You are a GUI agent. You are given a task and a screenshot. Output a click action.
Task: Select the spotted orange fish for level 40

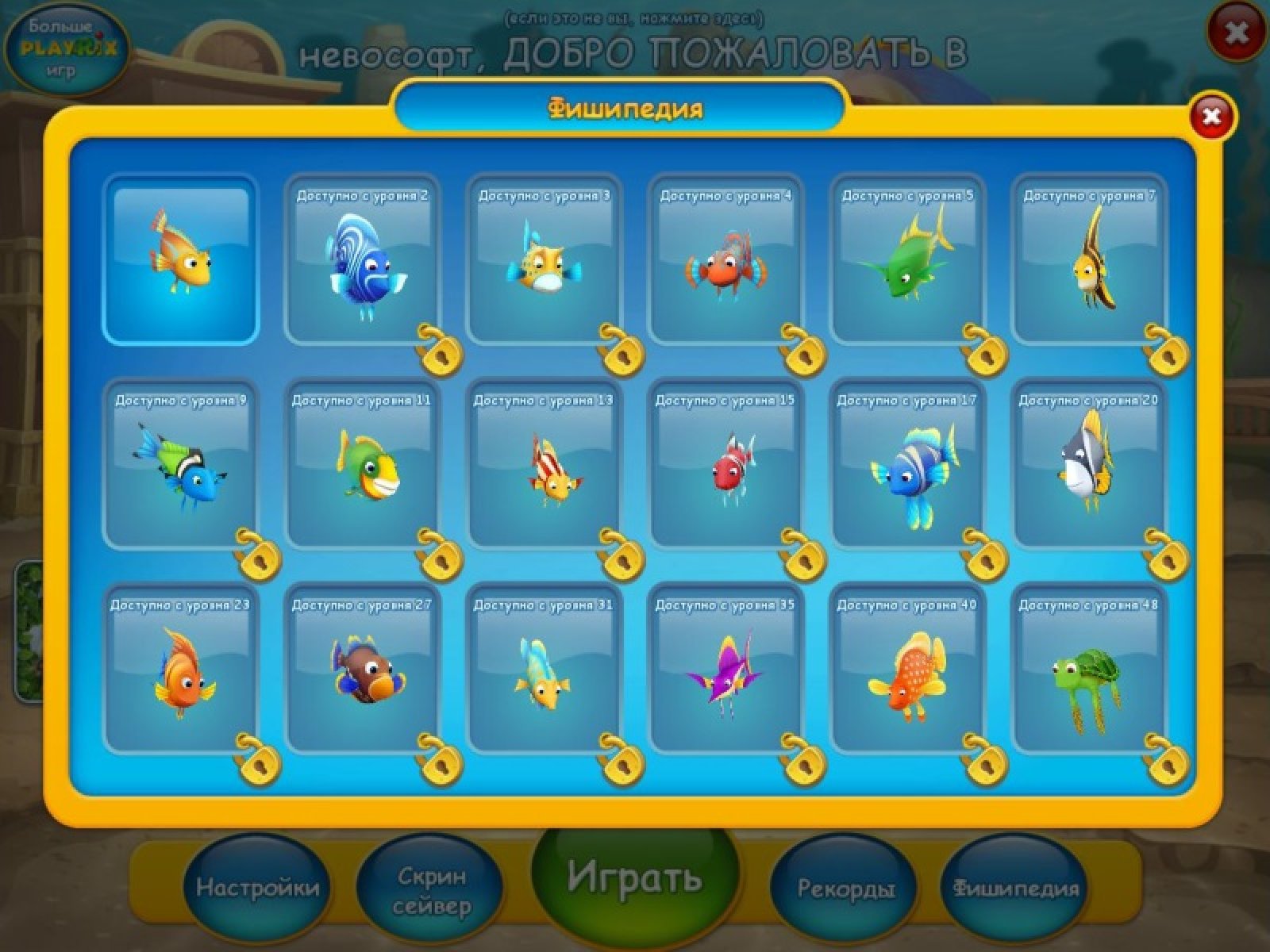(907, 669)
